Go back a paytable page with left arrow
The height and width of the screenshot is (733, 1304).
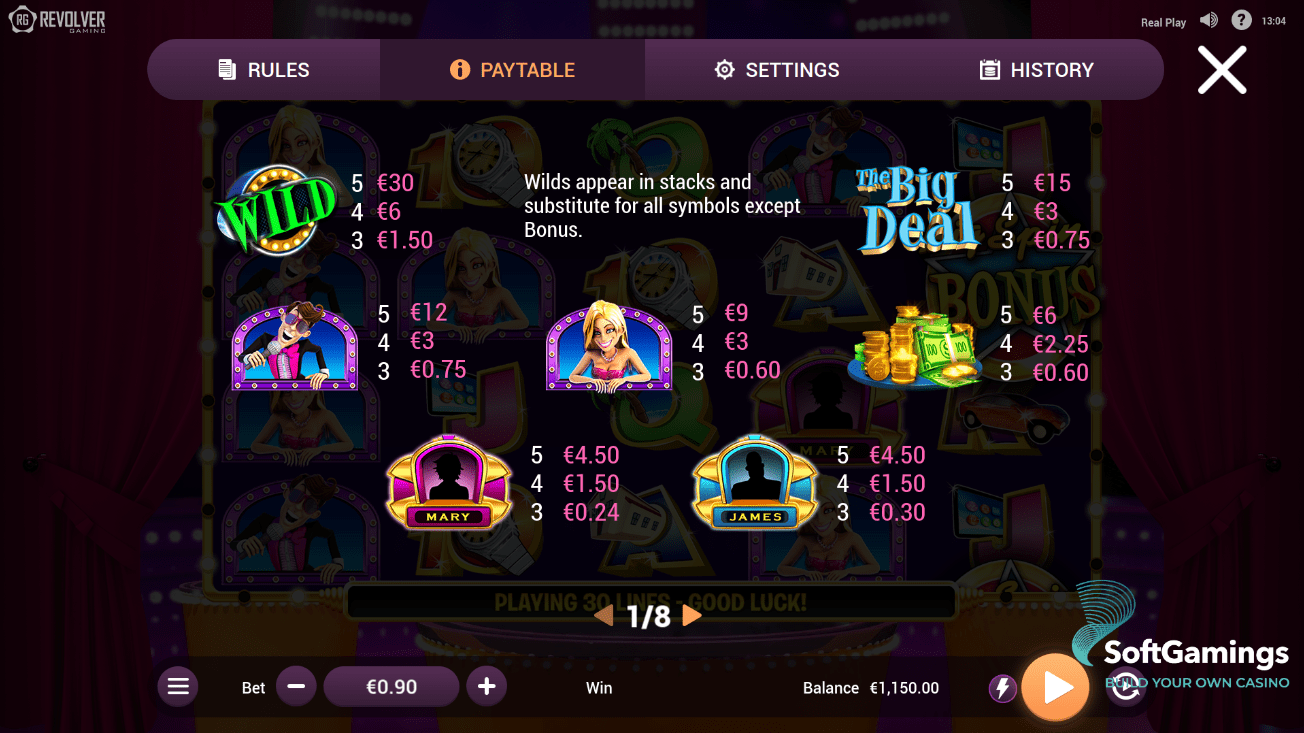tap(603, 617)
